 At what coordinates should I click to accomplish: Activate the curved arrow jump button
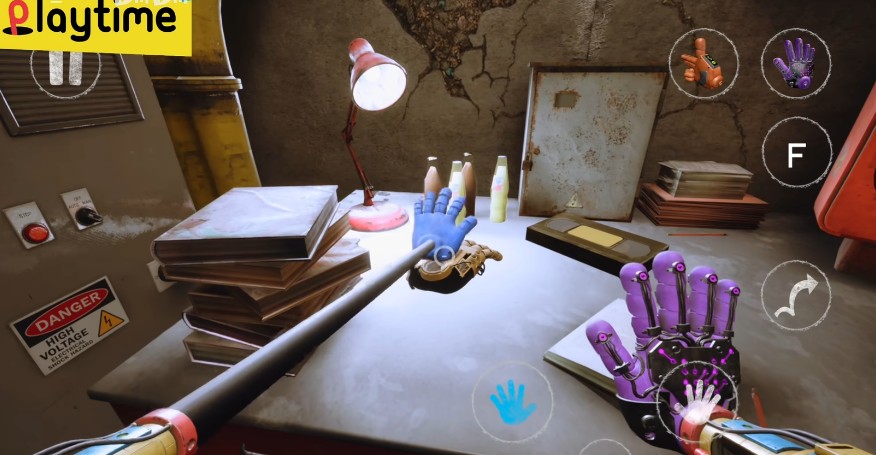tap(796, 295)
